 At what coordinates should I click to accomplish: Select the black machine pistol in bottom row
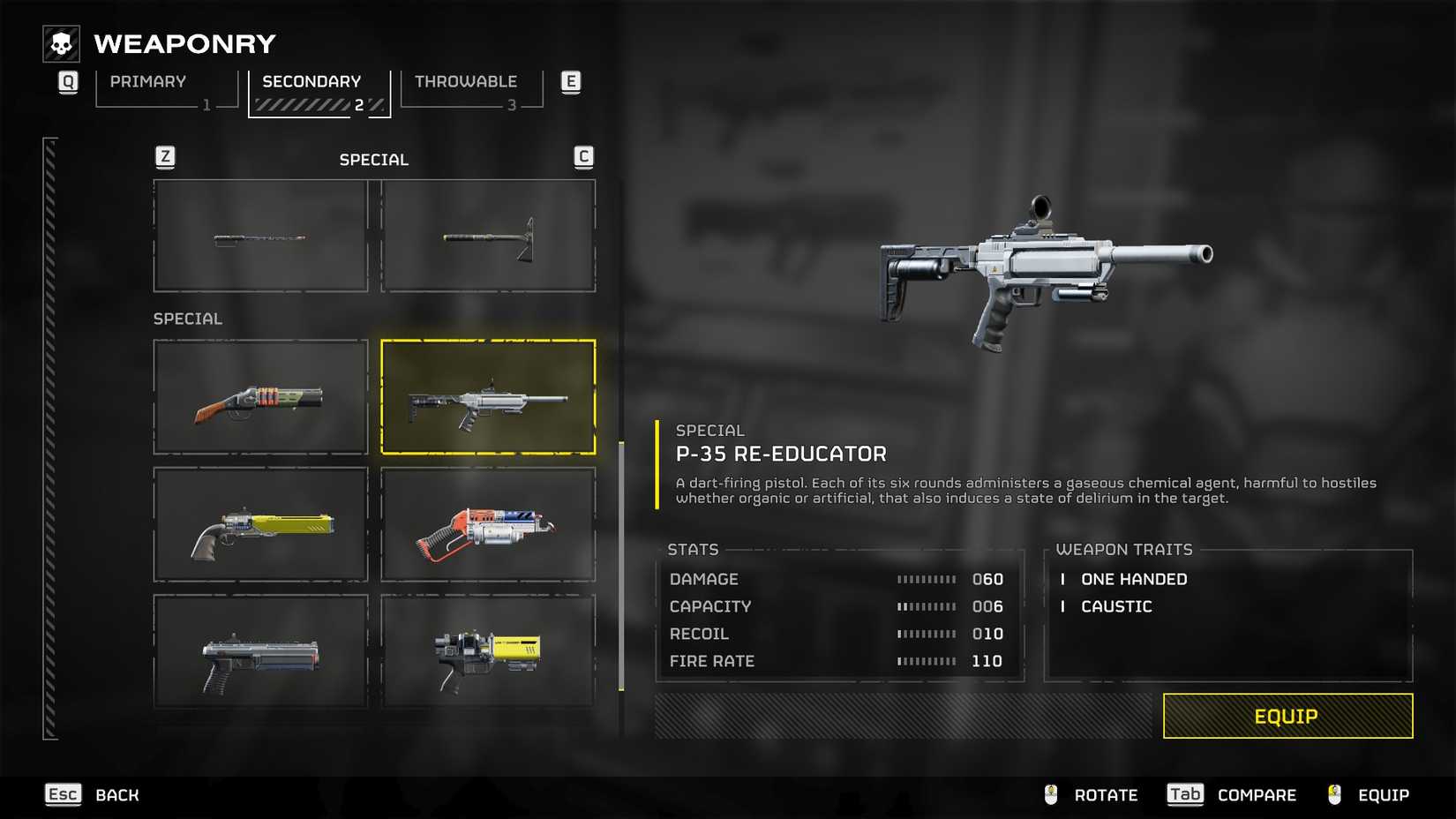click(260, 653)
